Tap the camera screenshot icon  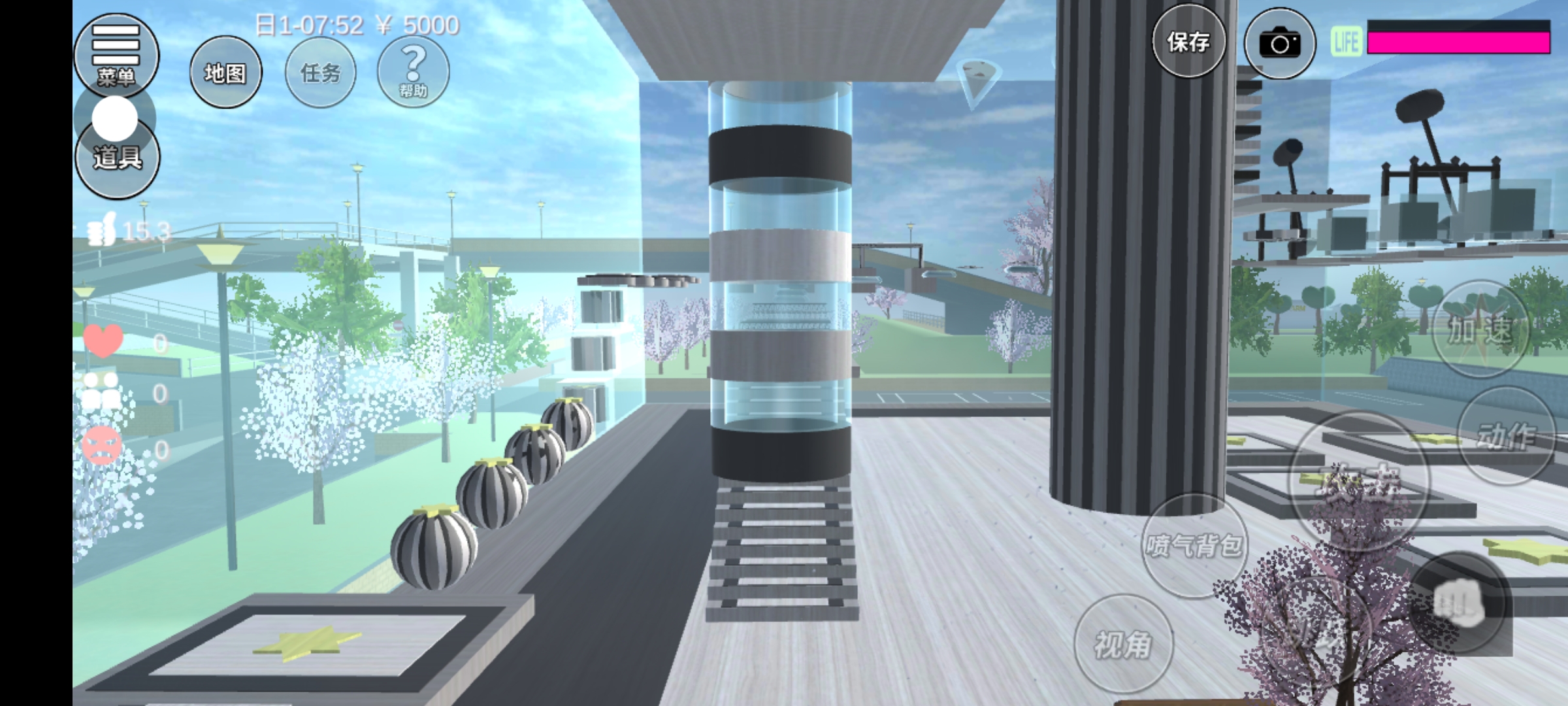tap(1279, 44)
